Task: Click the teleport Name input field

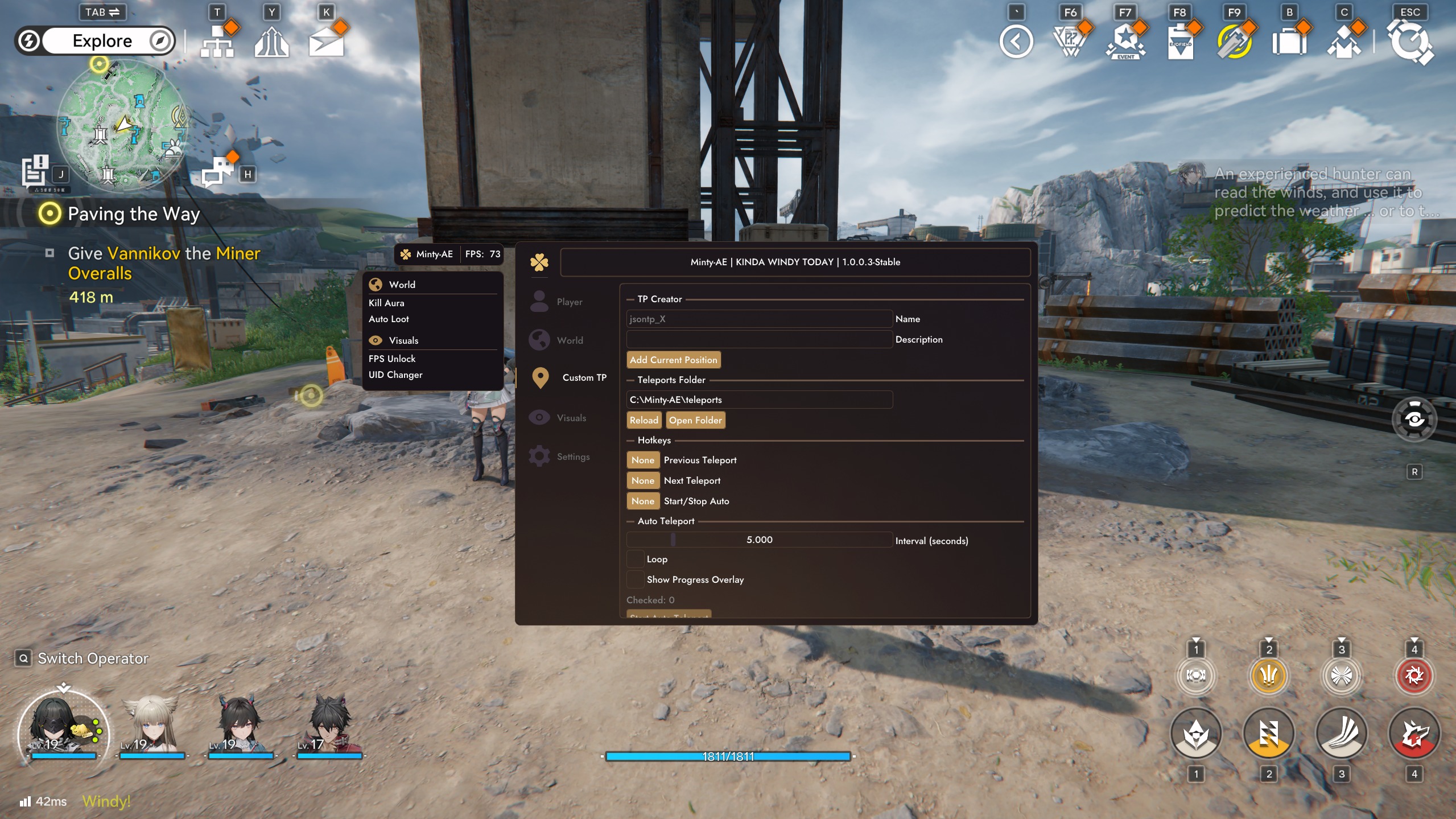Action: tap(758, 319)
